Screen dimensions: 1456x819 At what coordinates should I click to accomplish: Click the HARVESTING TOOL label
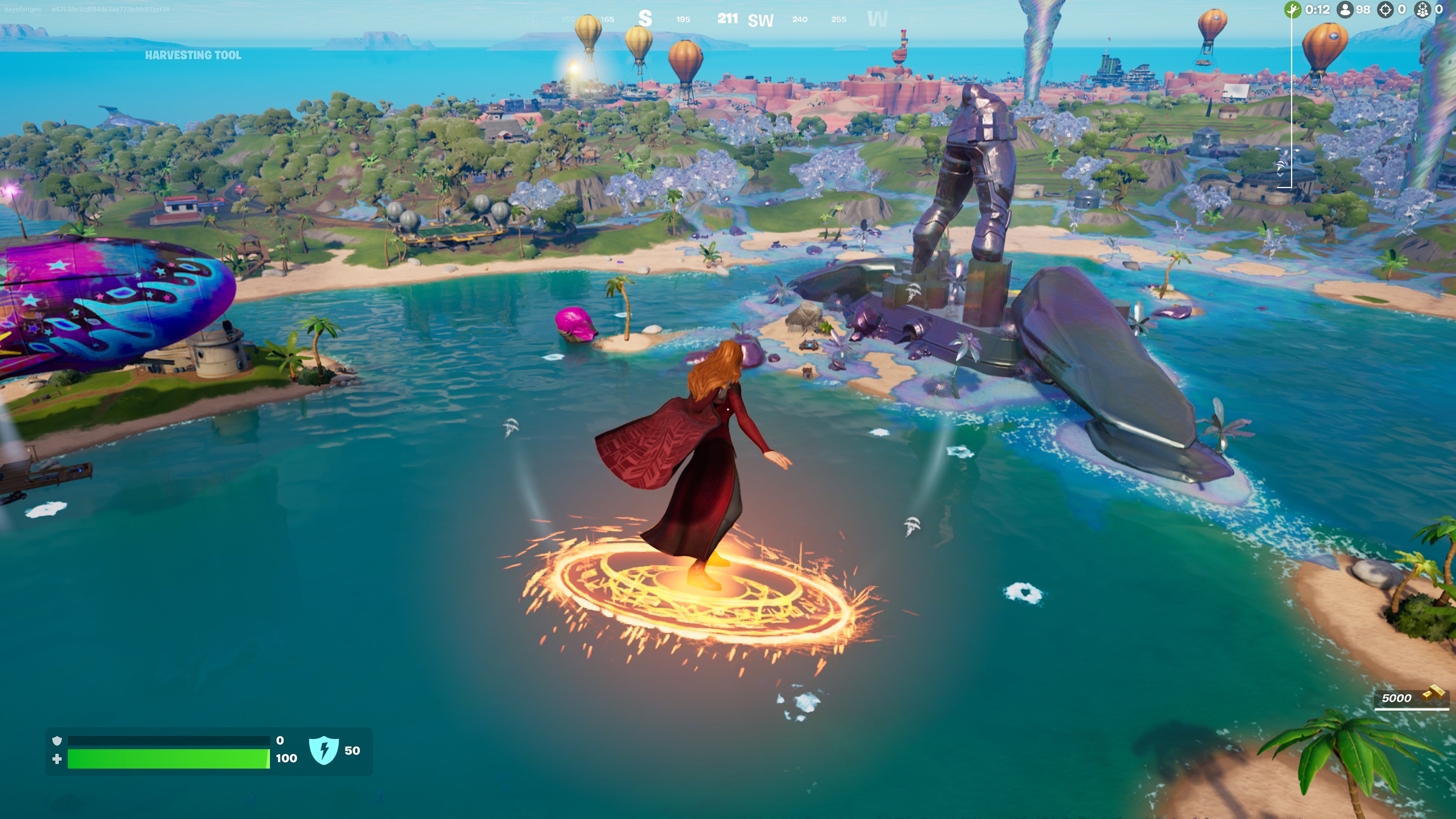[194, 55]
